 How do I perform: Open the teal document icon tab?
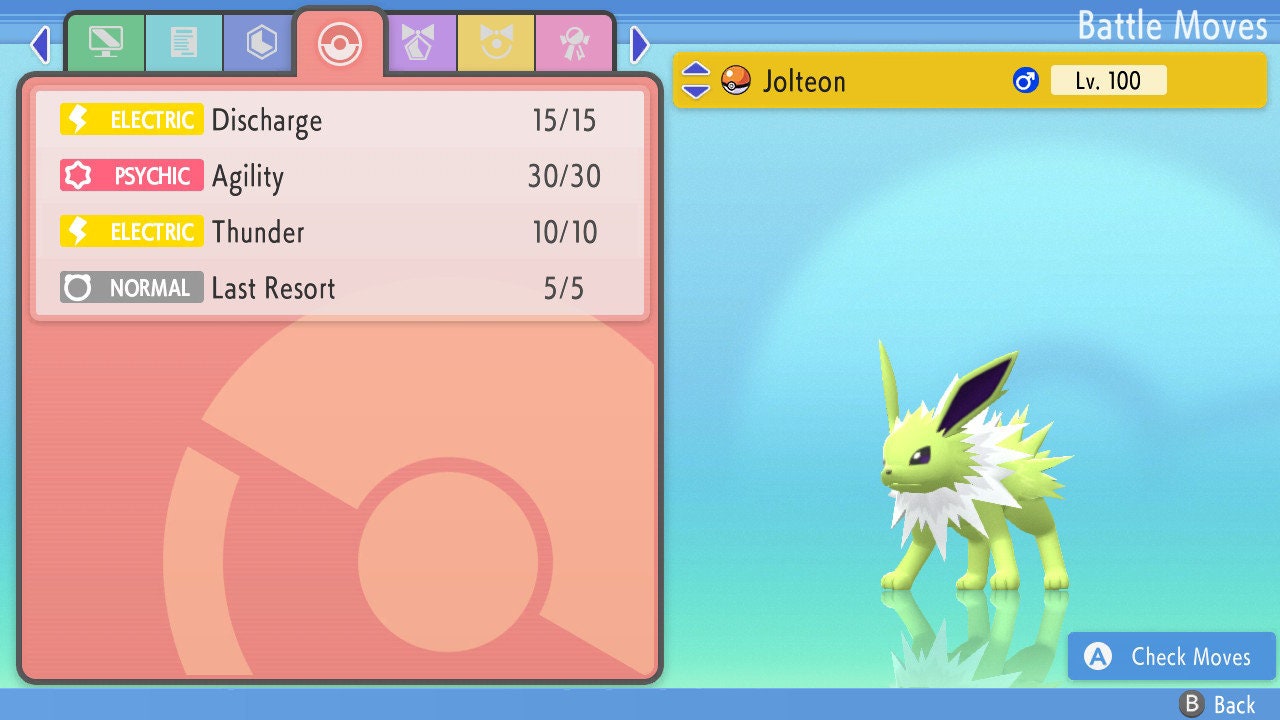tap(184, 43)
